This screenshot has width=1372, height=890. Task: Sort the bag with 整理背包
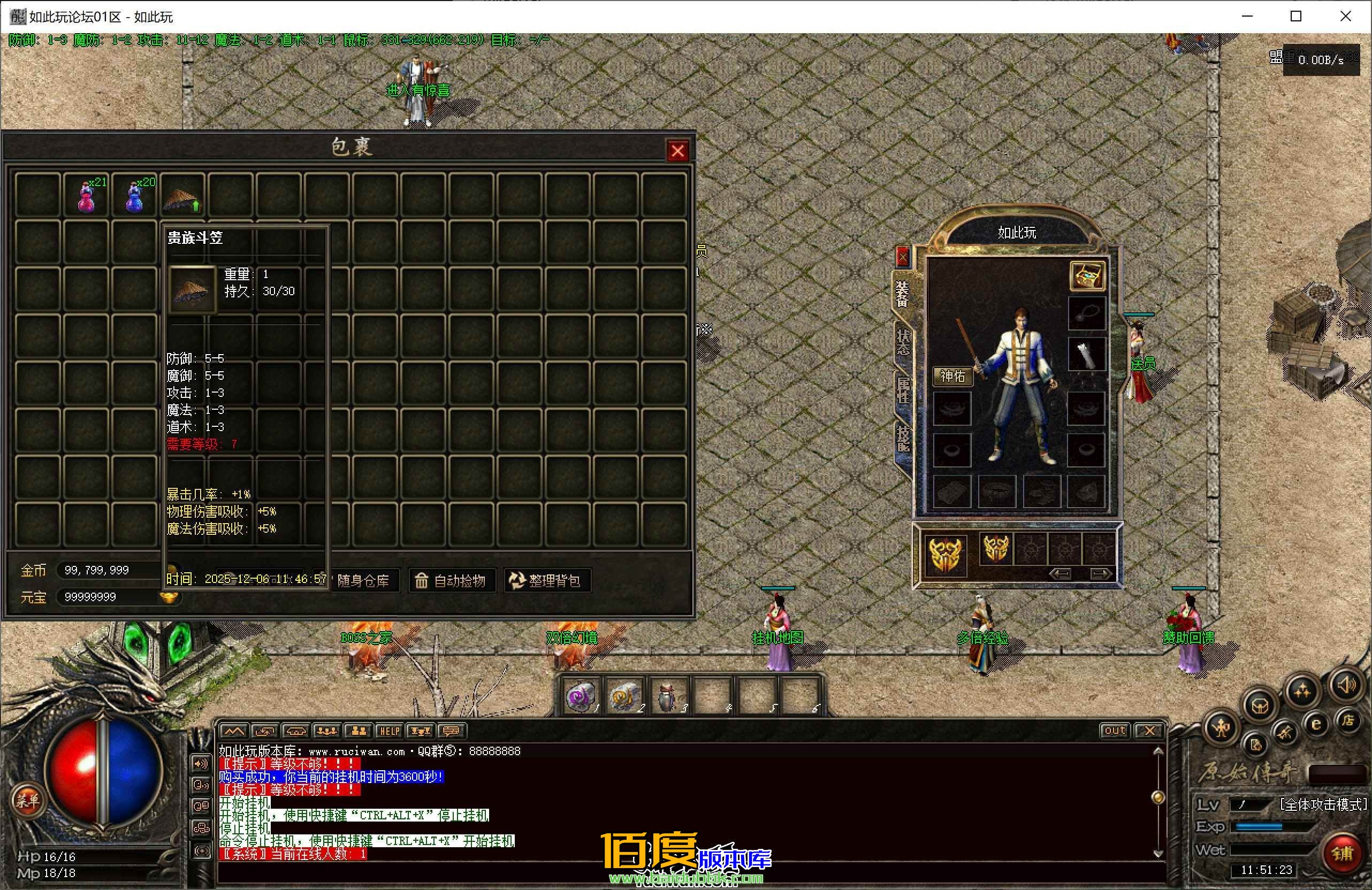pos(545,580)
